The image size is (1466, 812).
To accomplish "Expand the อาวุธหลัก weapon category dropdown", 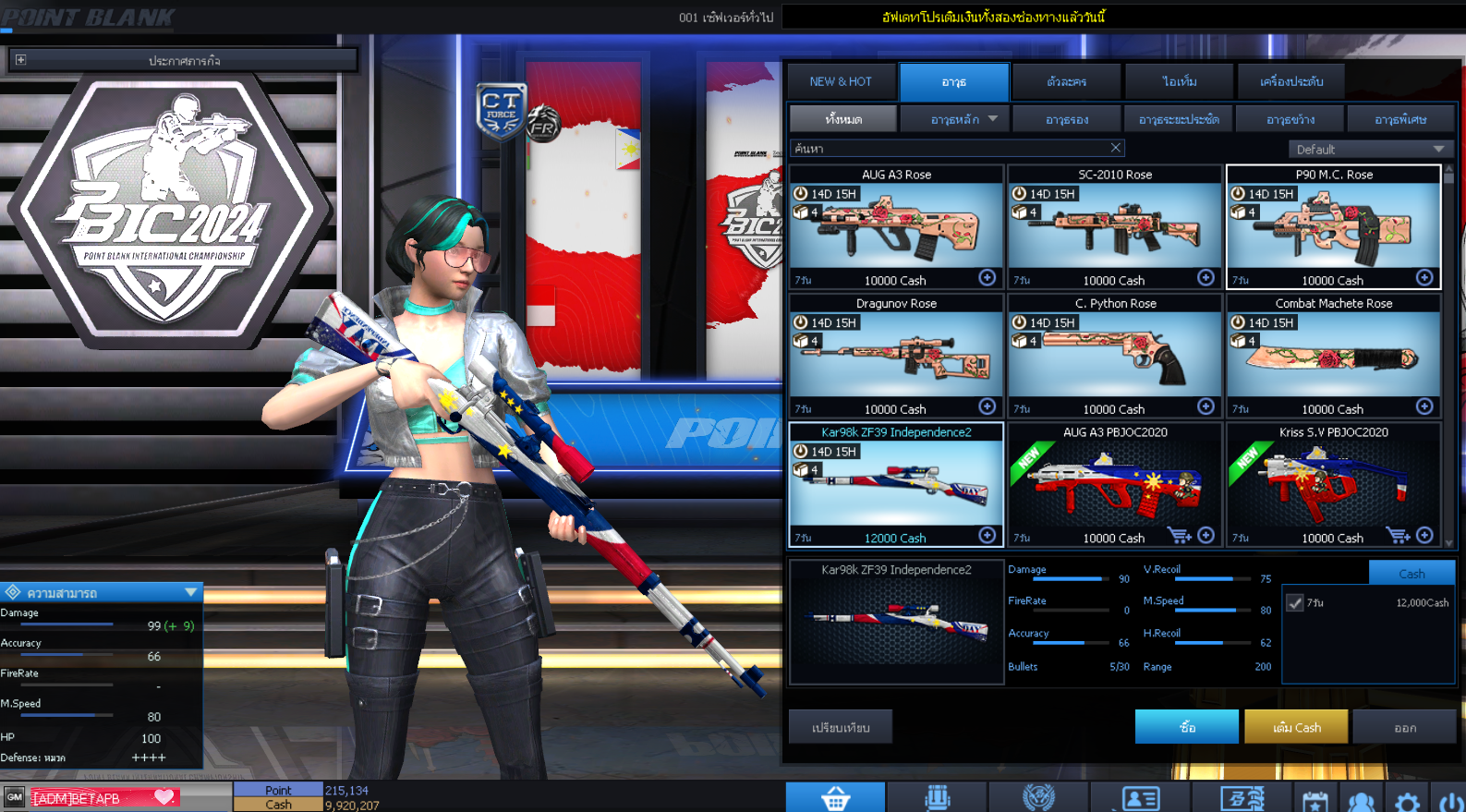I will point(955,118).
